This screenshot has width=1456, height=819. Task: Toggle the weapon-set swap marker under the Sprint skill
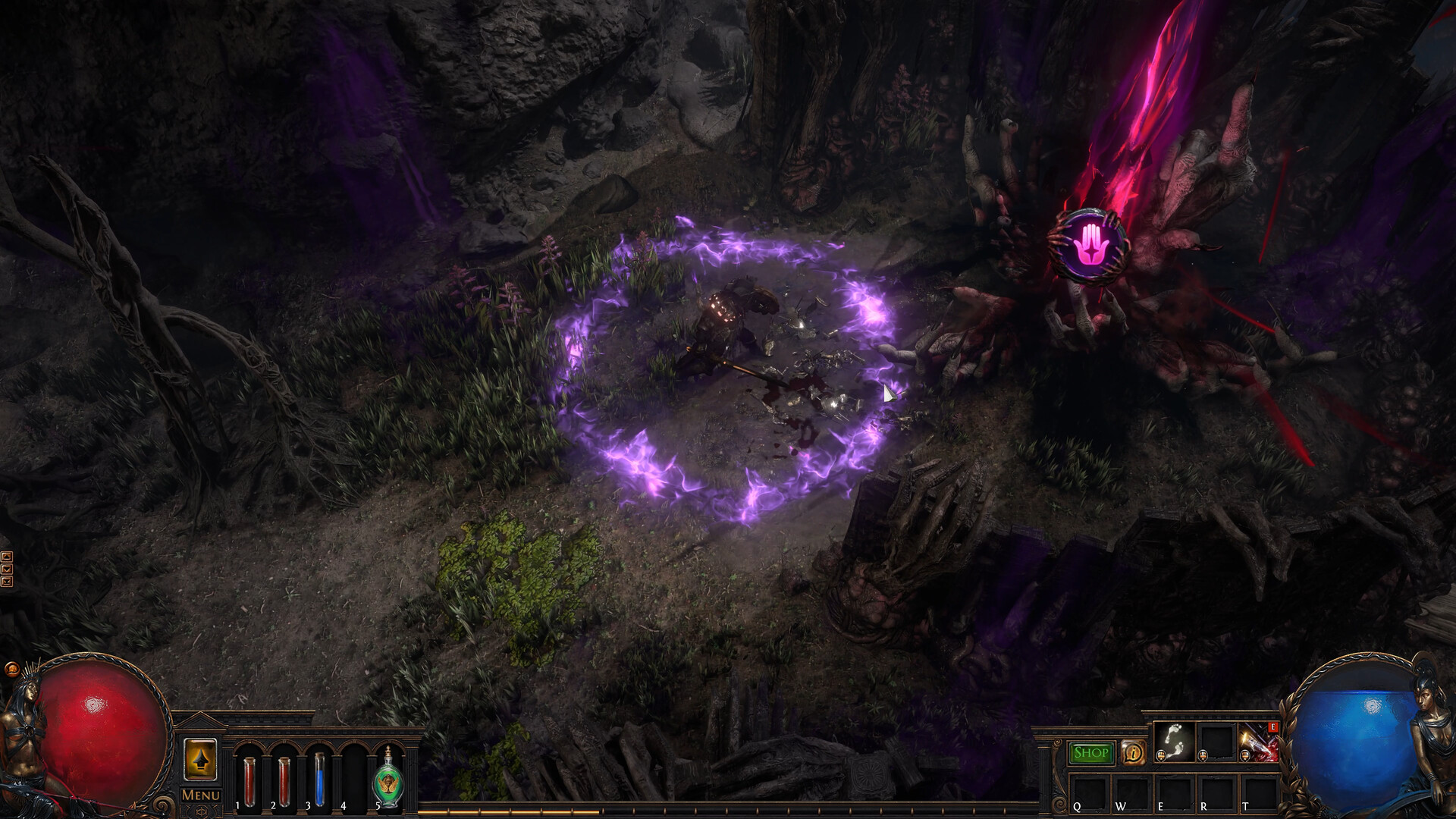(x=1161, y=756)
